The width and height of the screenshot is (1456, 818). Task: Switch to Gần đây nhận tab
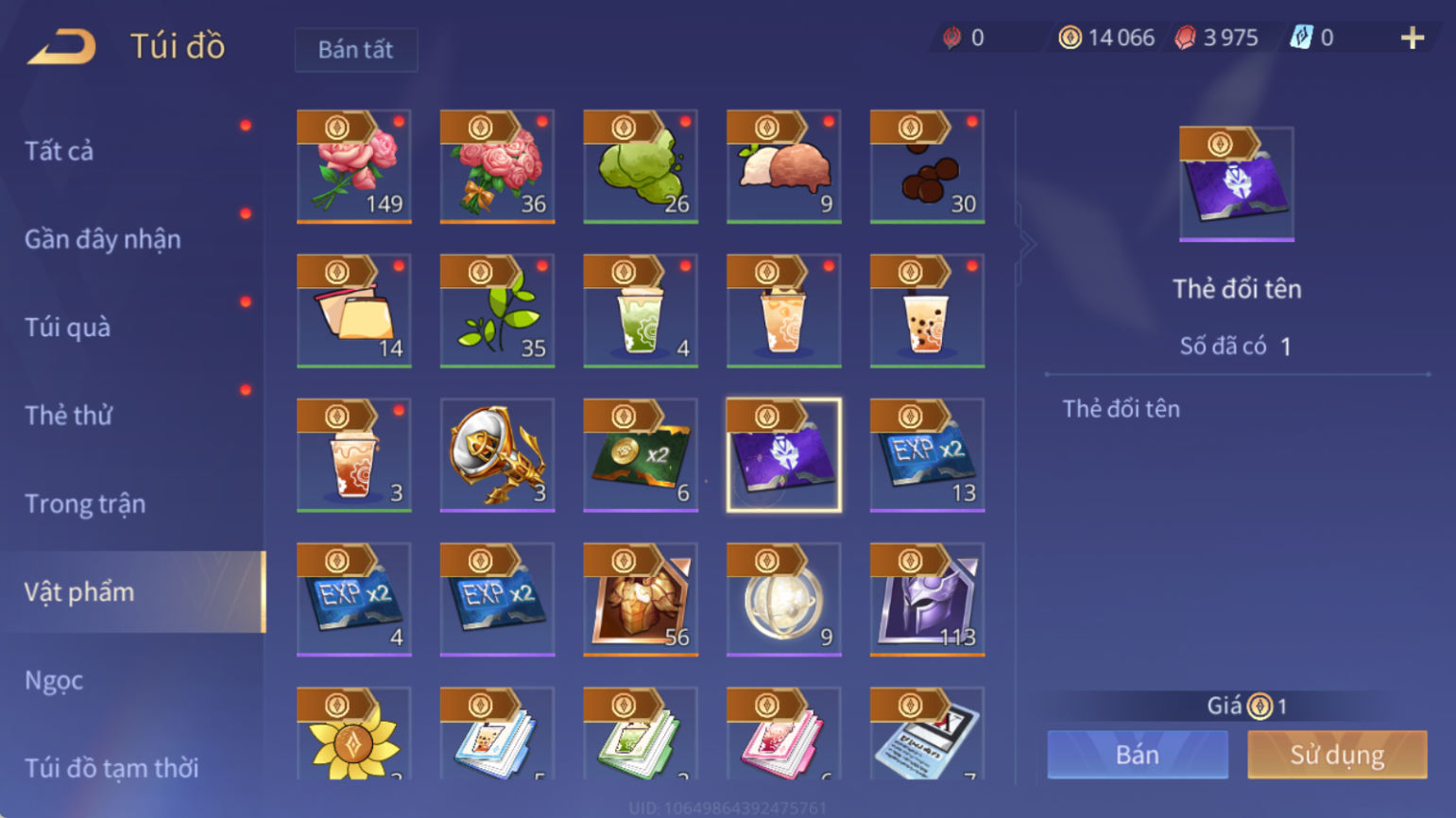click(102, 240)
